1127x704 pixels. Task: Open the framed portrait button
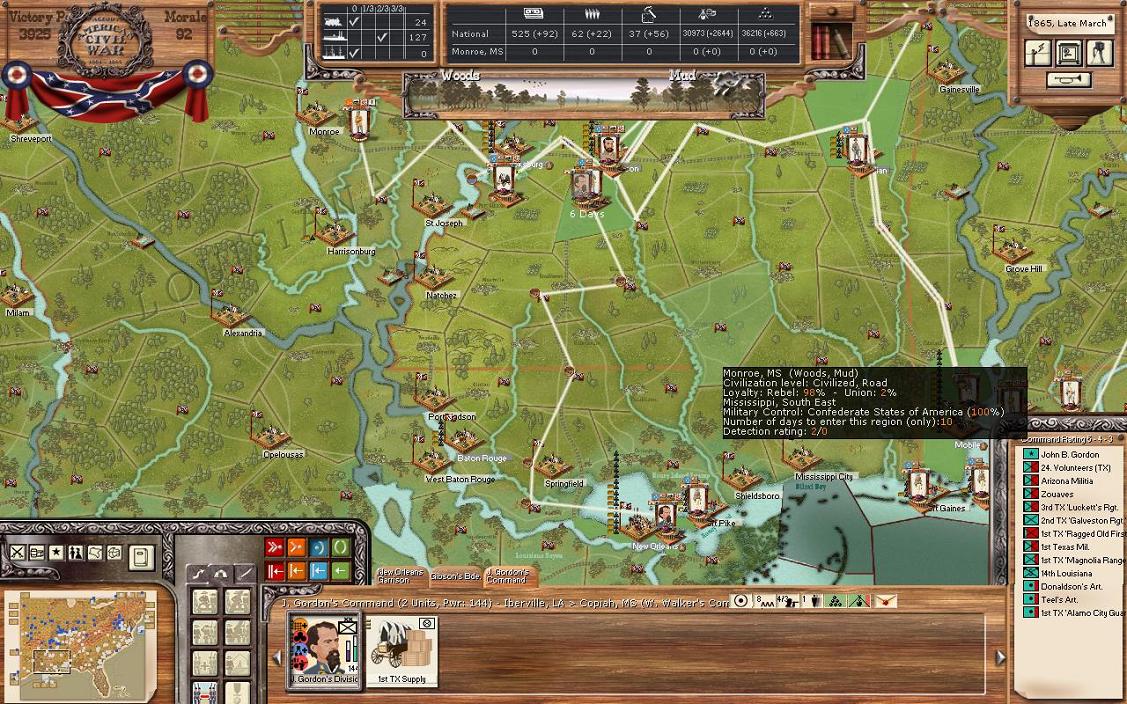(1069, 52)
